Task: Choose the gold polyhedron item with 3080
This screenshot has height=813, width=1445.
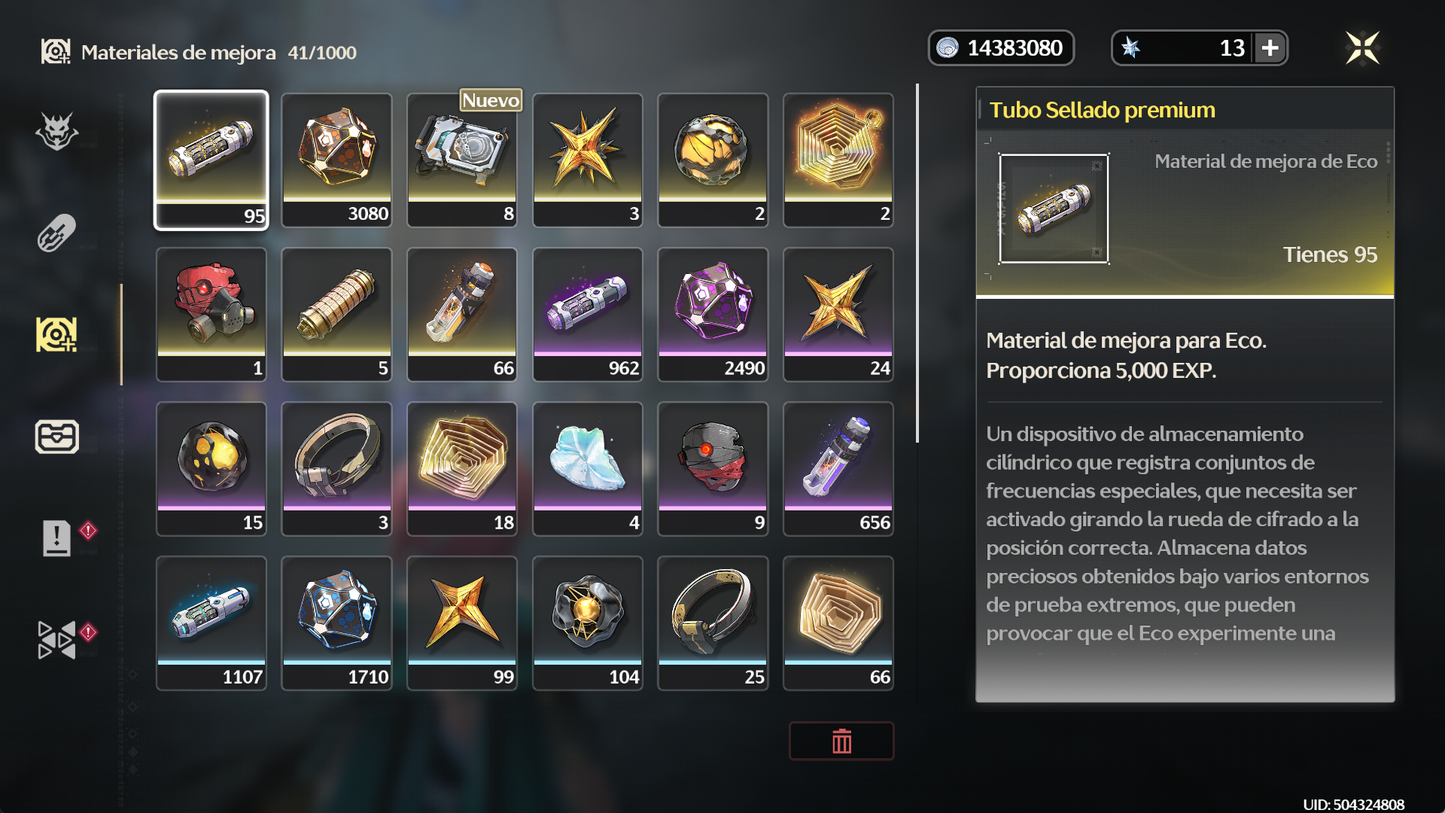Action: click(x=337, y=160)
